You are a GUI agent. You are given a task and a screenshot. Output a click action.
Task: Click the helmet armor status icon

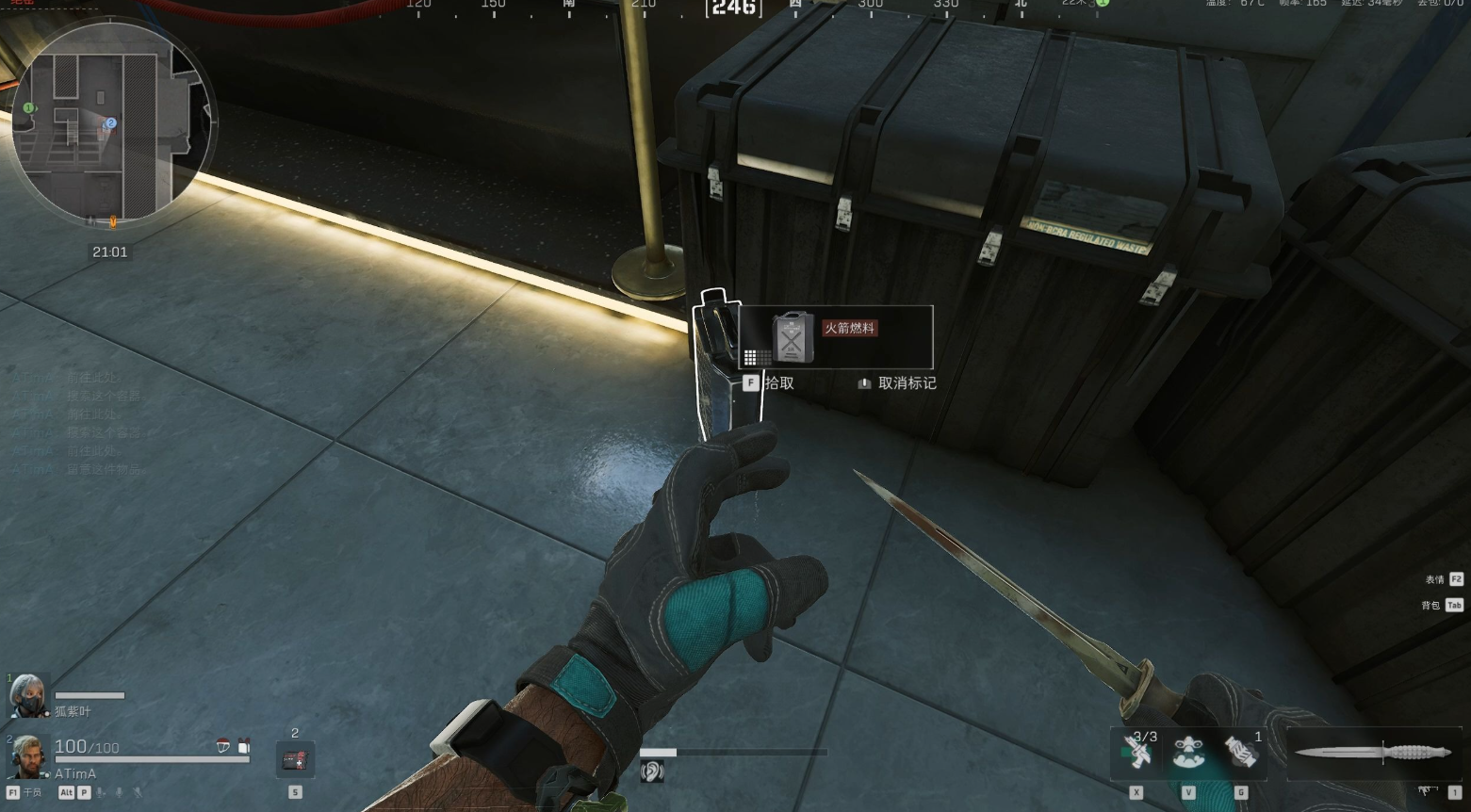223,747
